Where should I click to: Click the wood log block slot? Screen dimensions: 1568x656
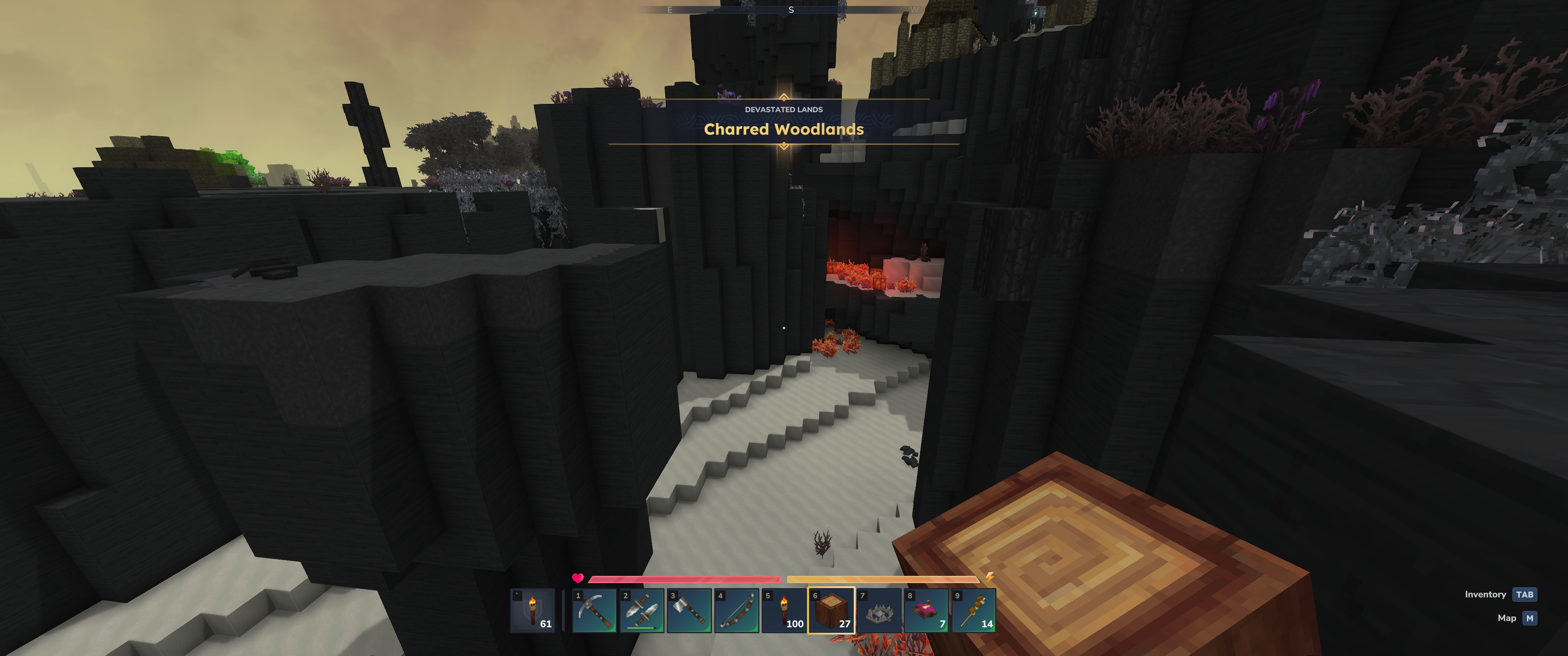[x=831, y=610]
